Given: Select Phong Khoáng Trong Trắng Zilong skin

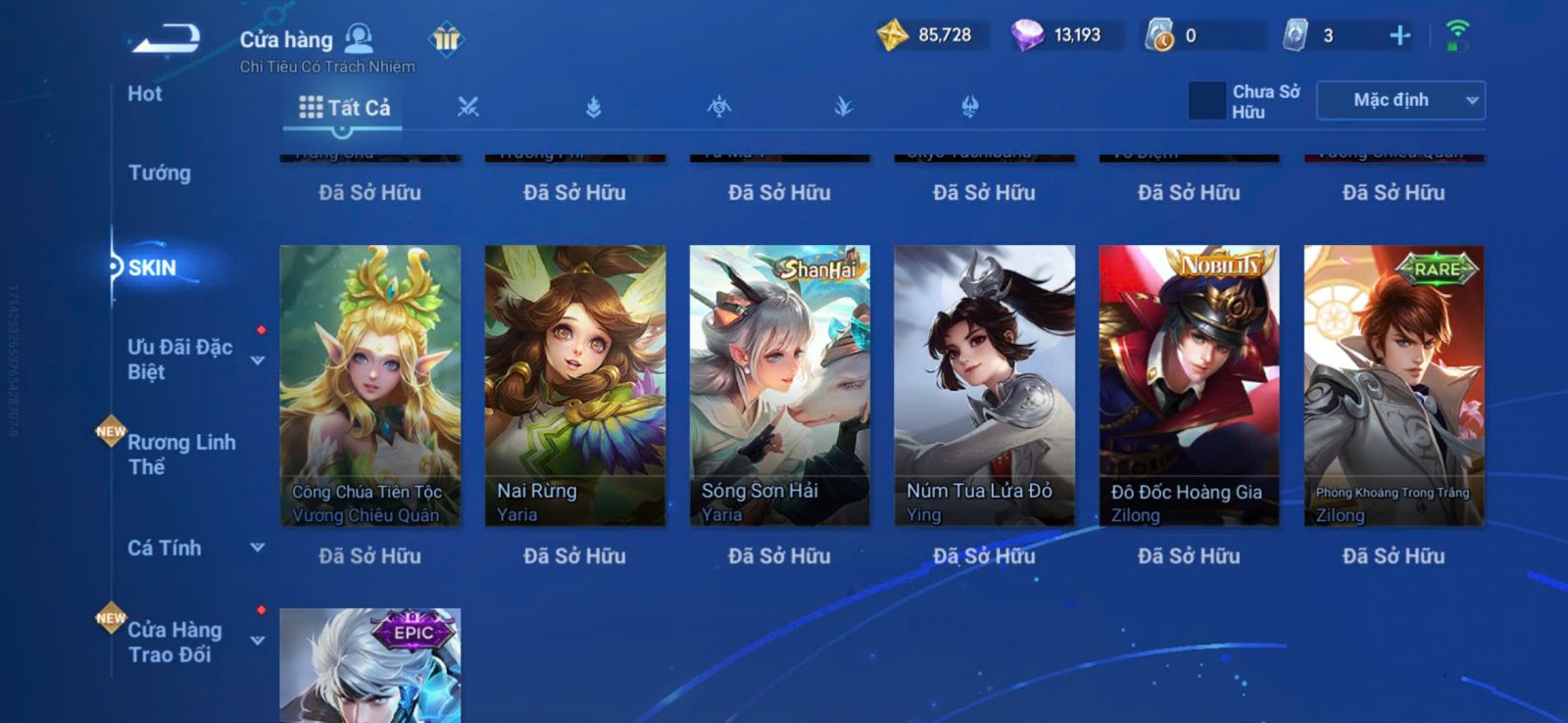Looking at the screenshot, I should [x=1394, y=385].
